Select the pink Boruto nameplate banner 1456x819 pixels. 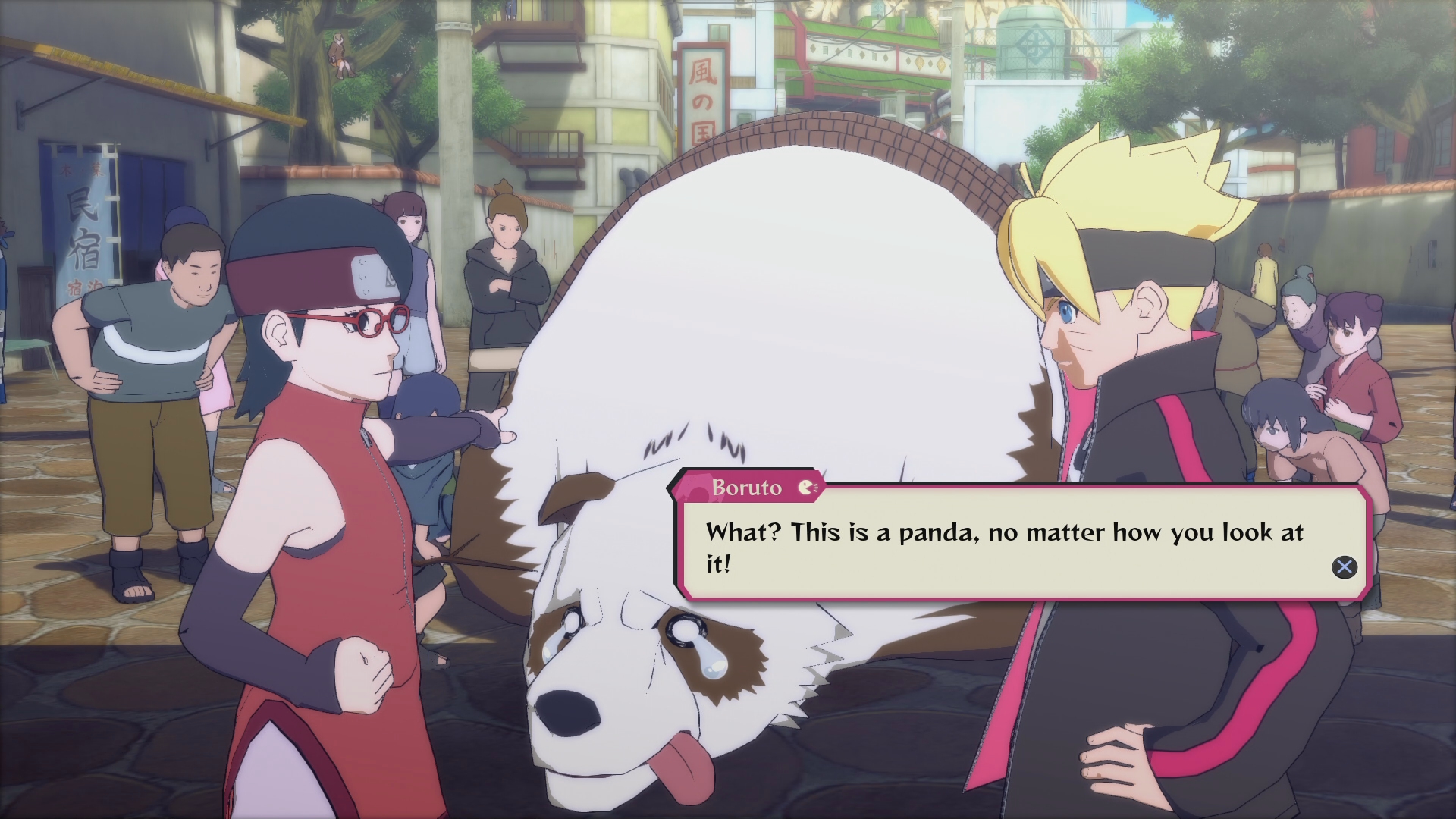[x=747, y=488]
